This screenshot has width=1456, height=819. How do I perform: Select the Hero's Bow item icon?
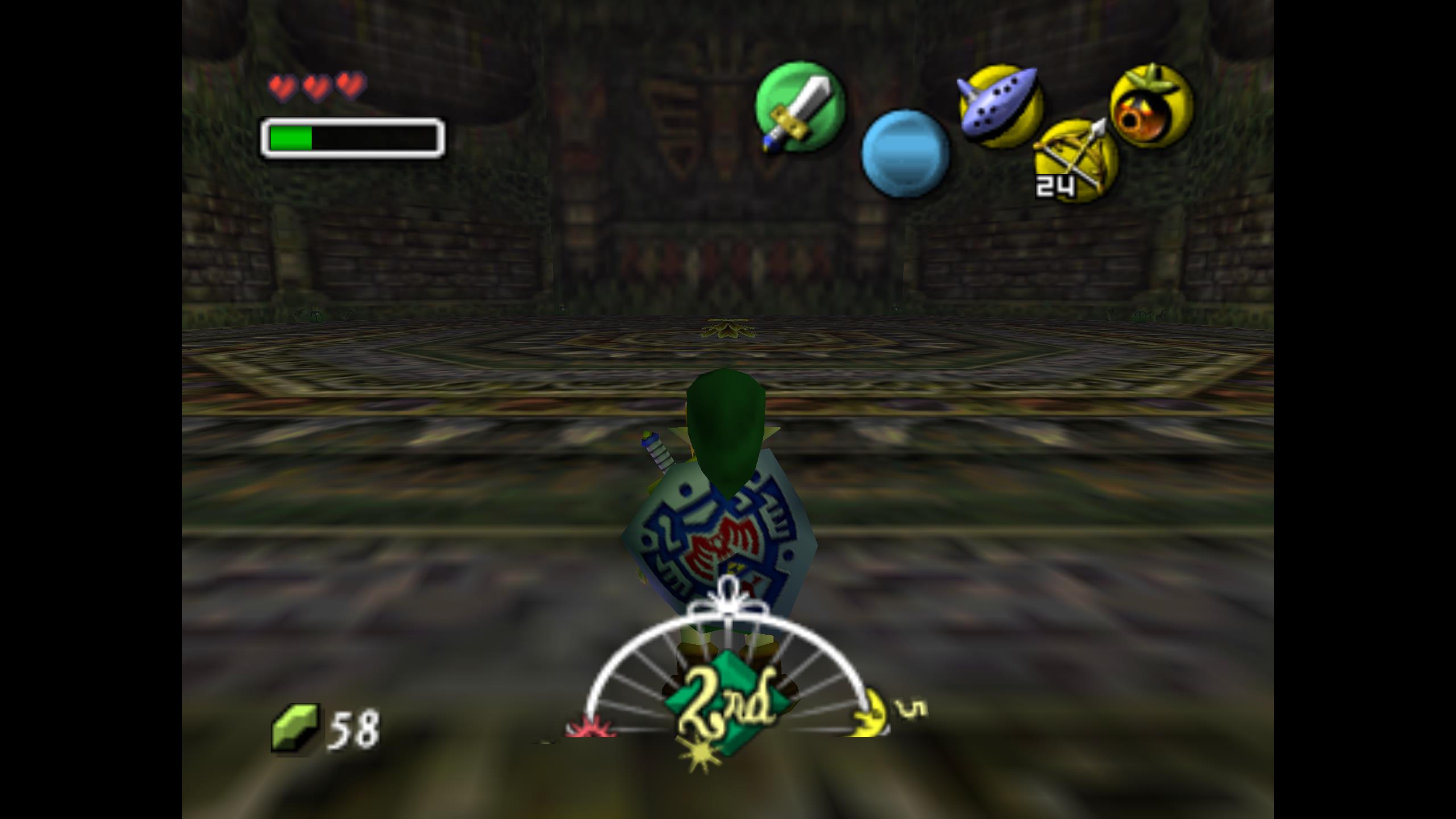pyautogui.click(x=1076, y=160)
